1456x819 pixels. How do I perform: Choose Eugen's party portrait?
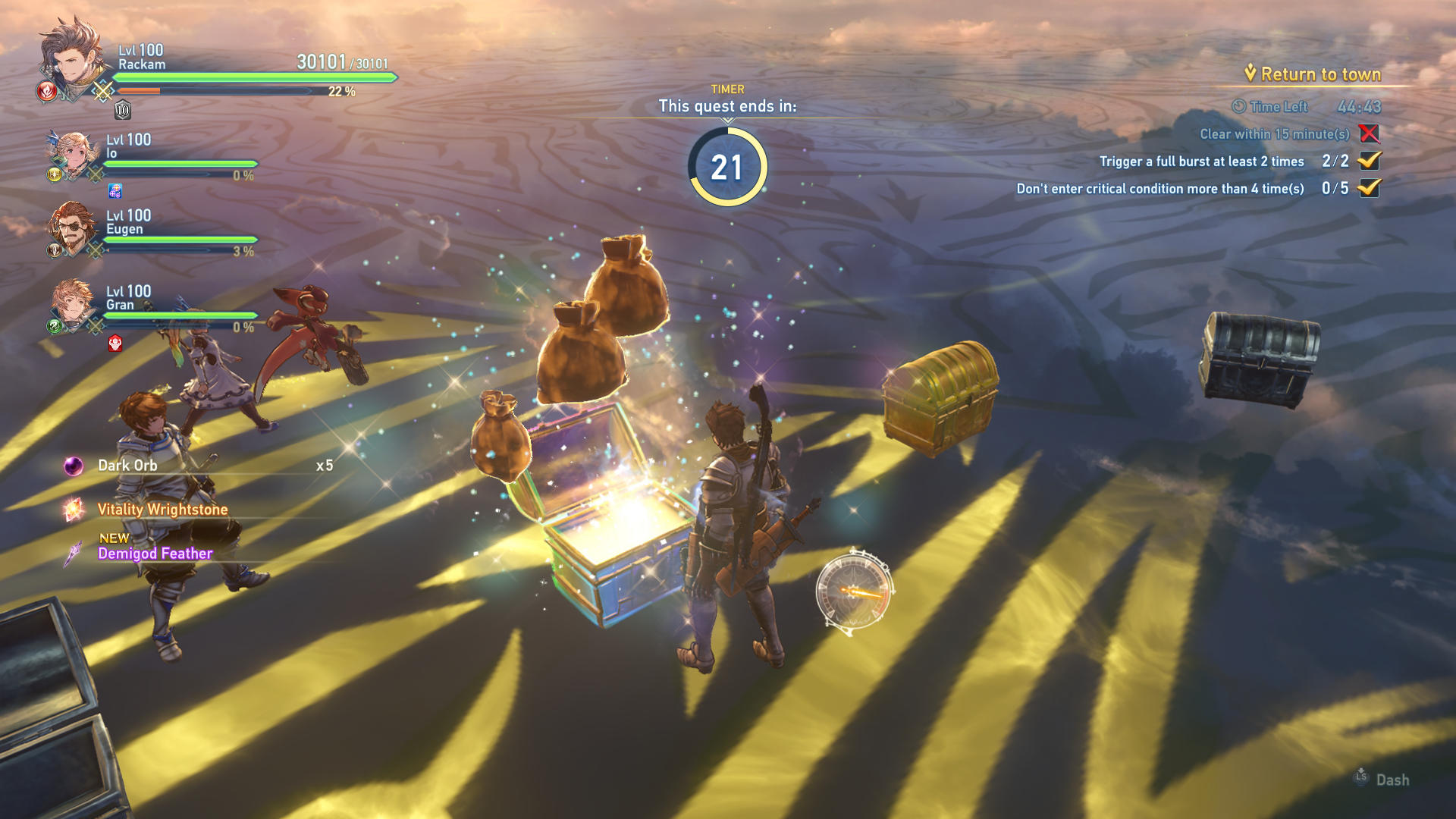tap(72, 229)
